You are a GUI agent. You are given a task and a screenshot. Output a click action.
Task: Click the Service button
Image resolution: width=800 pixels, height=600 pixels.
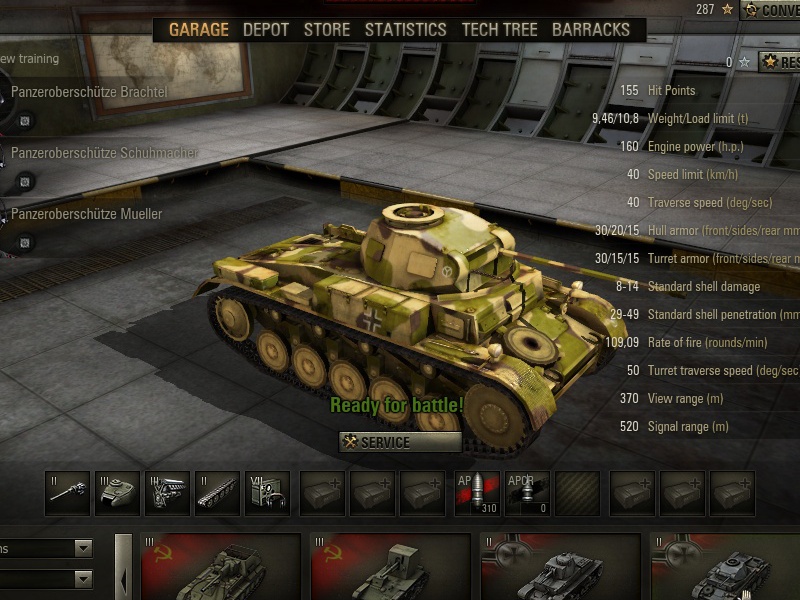(400, 442)
